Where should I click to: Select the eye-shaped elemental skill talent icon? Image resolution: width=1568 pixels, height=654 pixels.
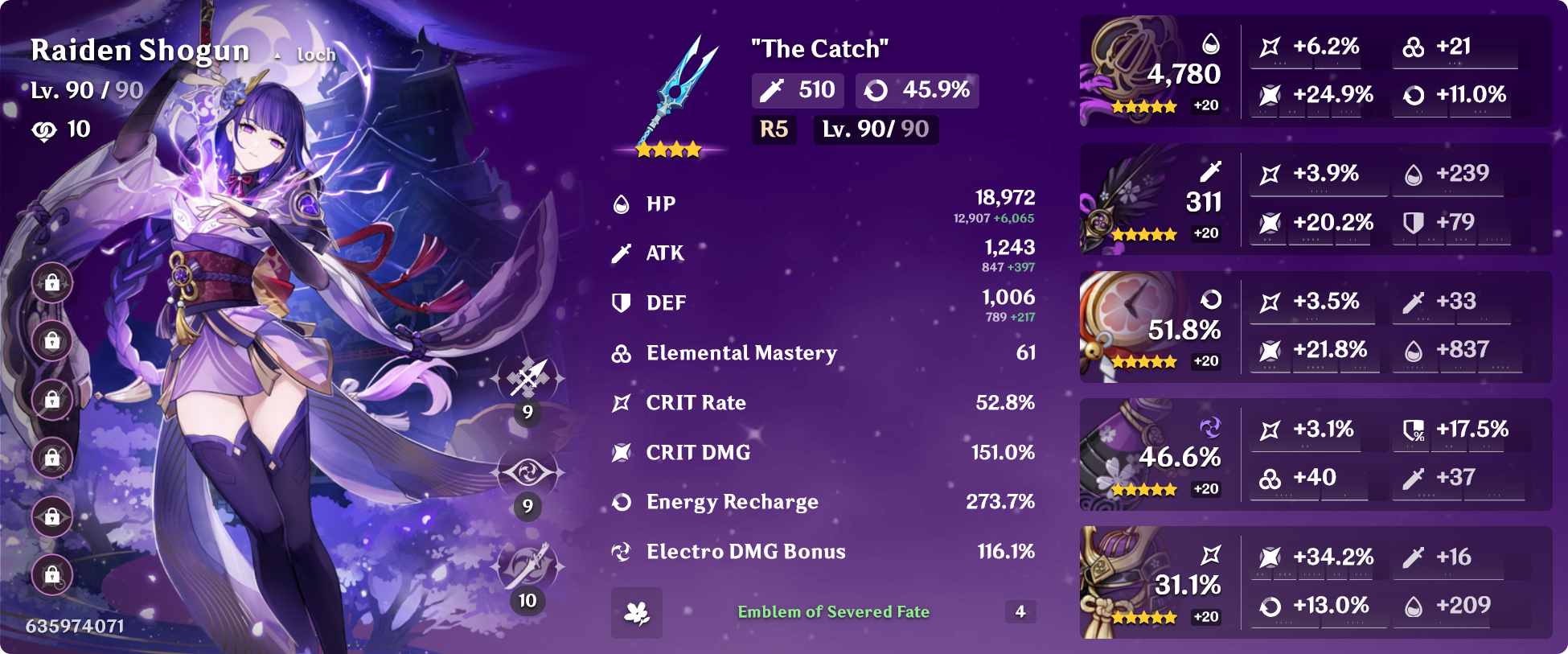point(527,472)
